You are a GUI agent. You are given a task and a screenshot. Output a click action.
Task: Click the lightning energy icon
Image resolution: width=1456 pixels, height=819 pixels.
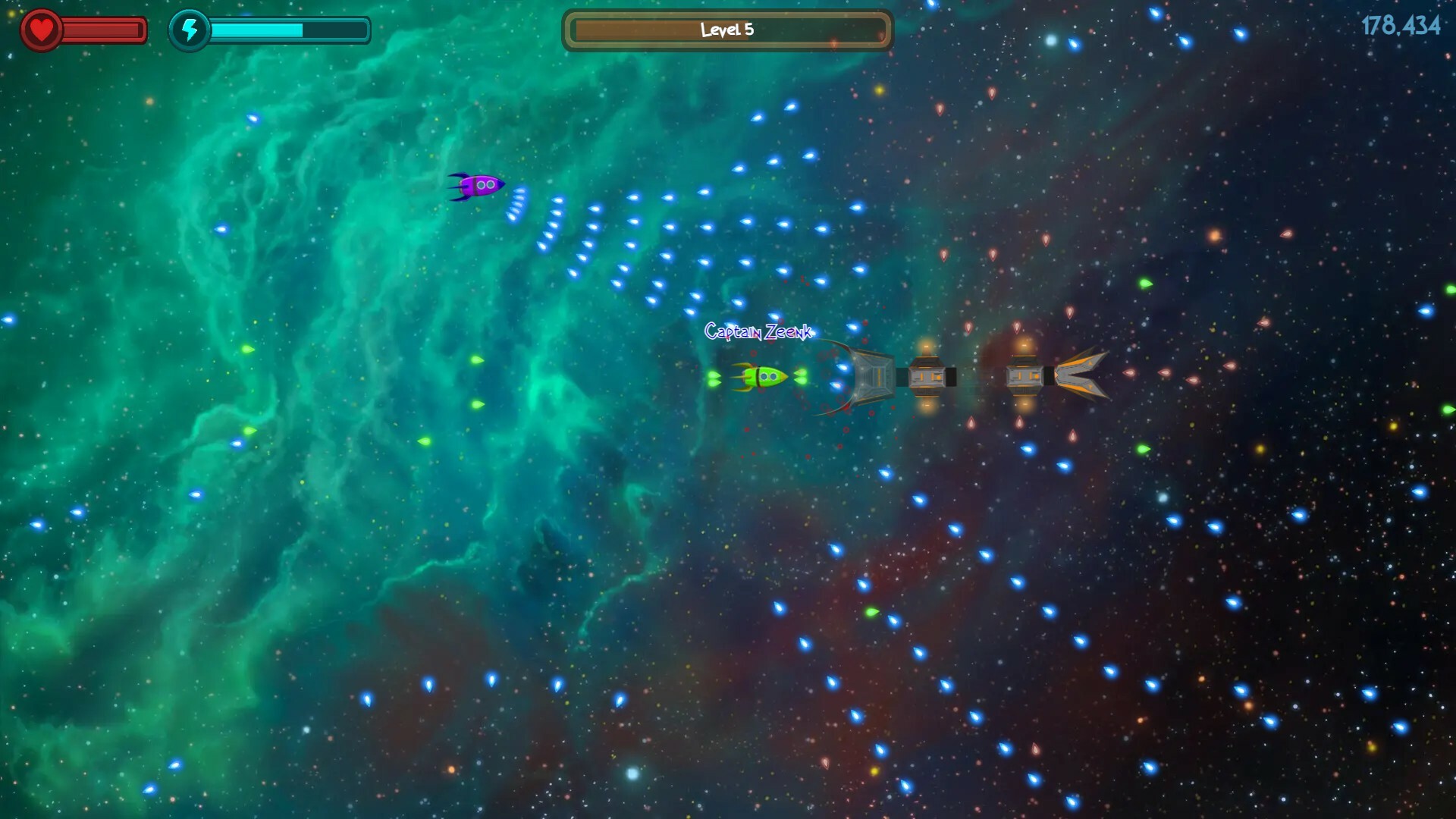click(x=190, y=31)
